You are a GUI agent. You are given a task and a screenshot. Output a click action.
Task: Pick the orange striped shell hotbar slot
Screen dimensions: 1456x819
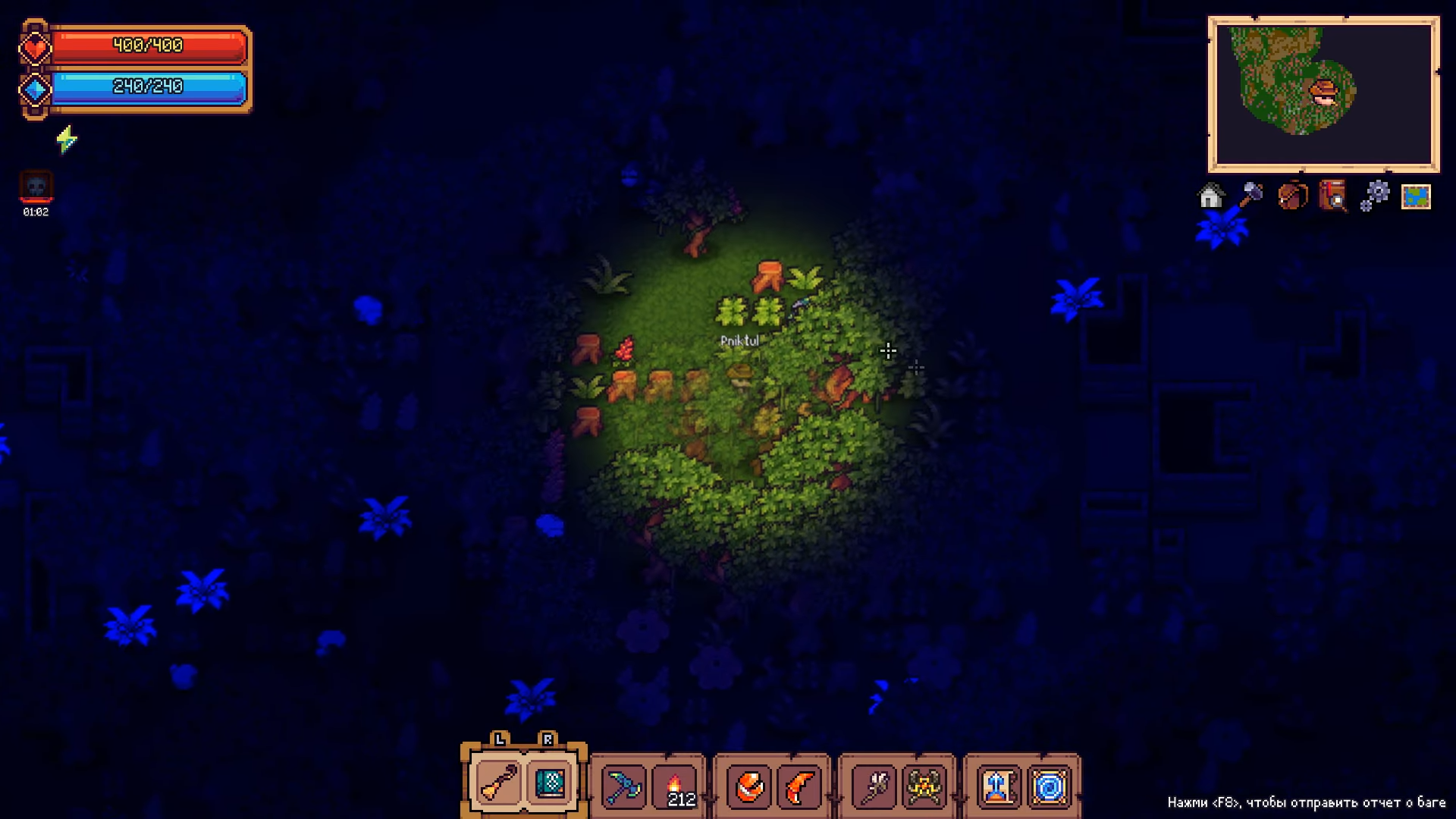point(748,787)
